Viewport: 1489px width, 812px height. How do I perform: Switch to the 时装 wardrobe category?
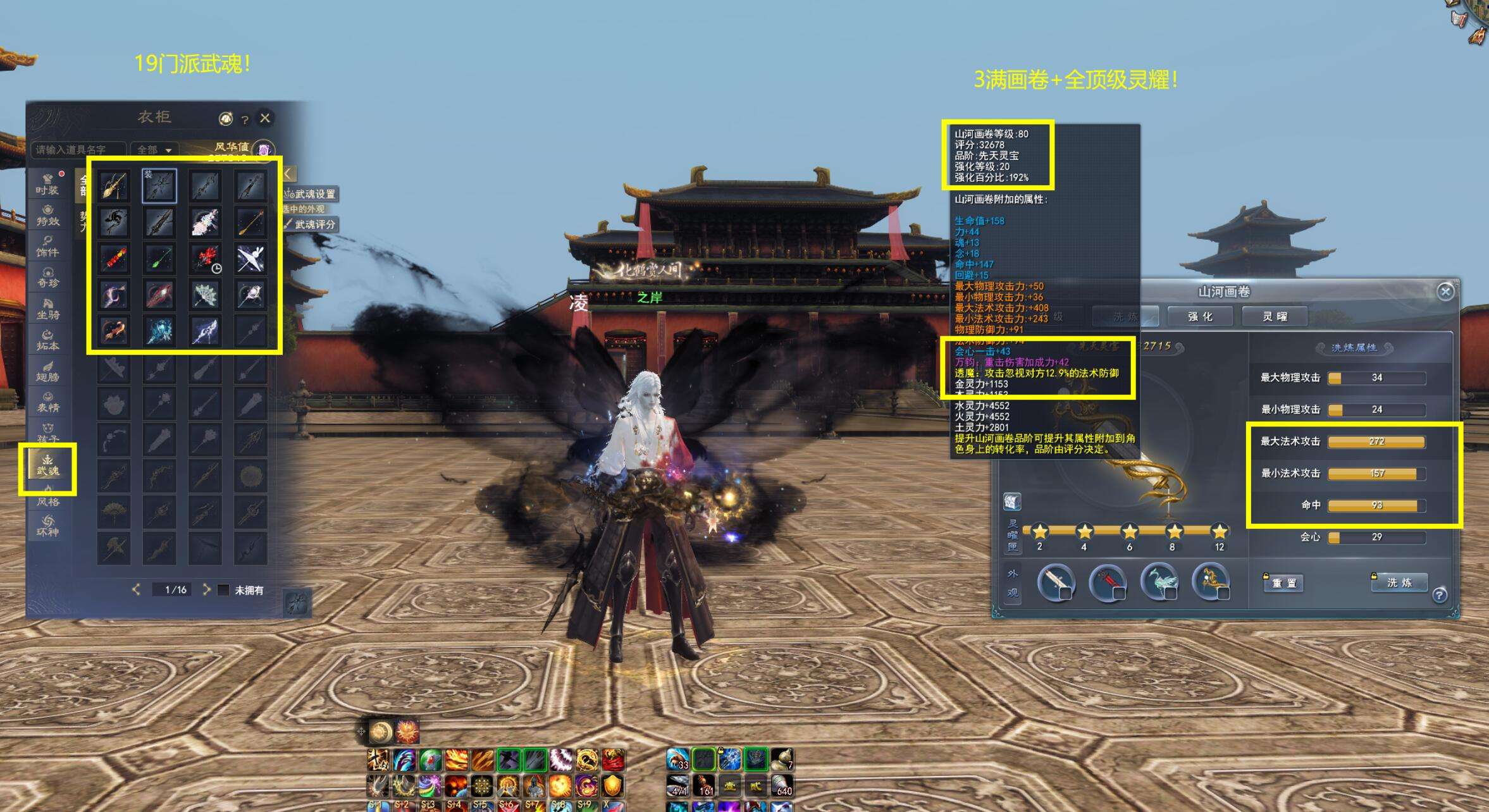click(x=47, y=183)
